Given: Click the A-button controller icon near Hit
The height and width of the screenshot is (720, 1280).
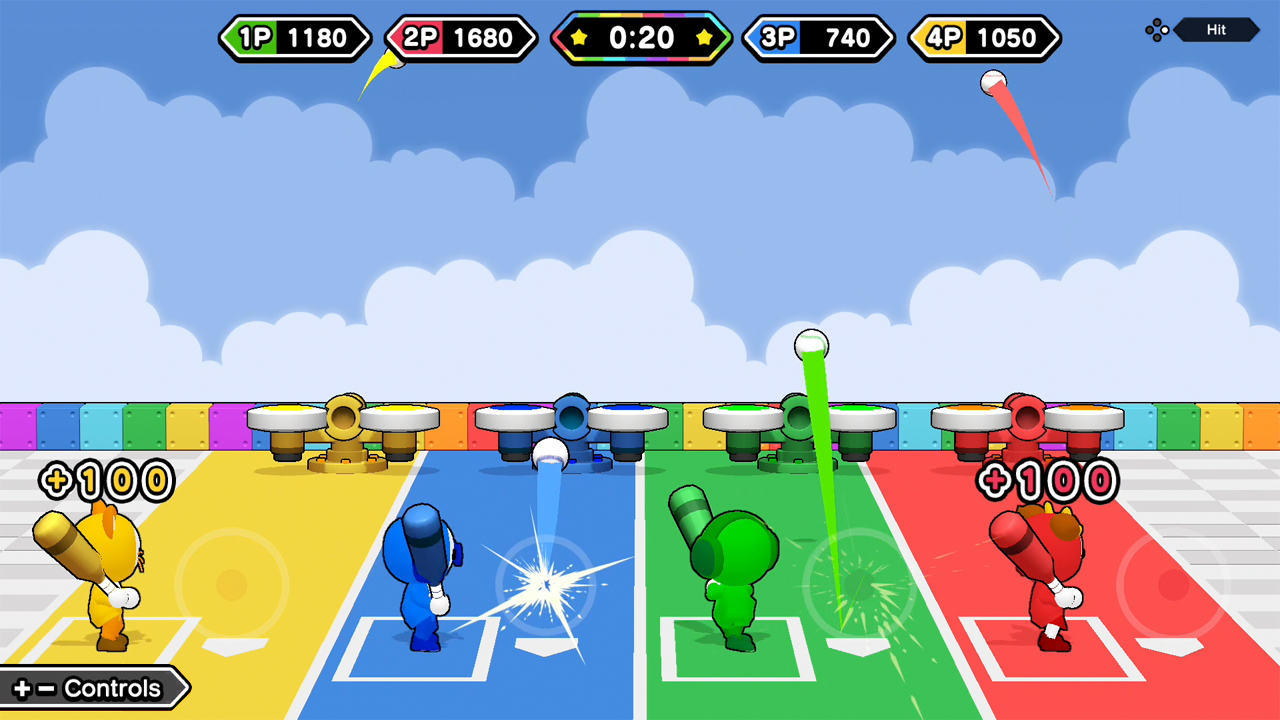Looking at the screenshot, I should click(1157, 30).
